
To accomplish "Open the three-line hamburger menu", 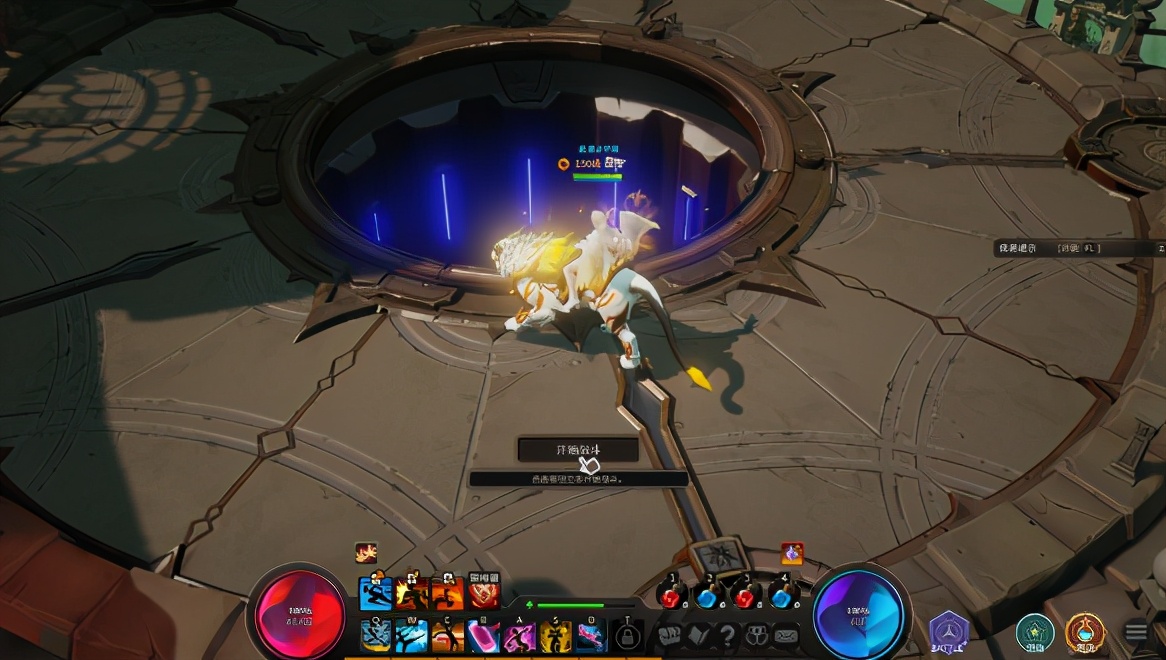I will coord(1136,631).
